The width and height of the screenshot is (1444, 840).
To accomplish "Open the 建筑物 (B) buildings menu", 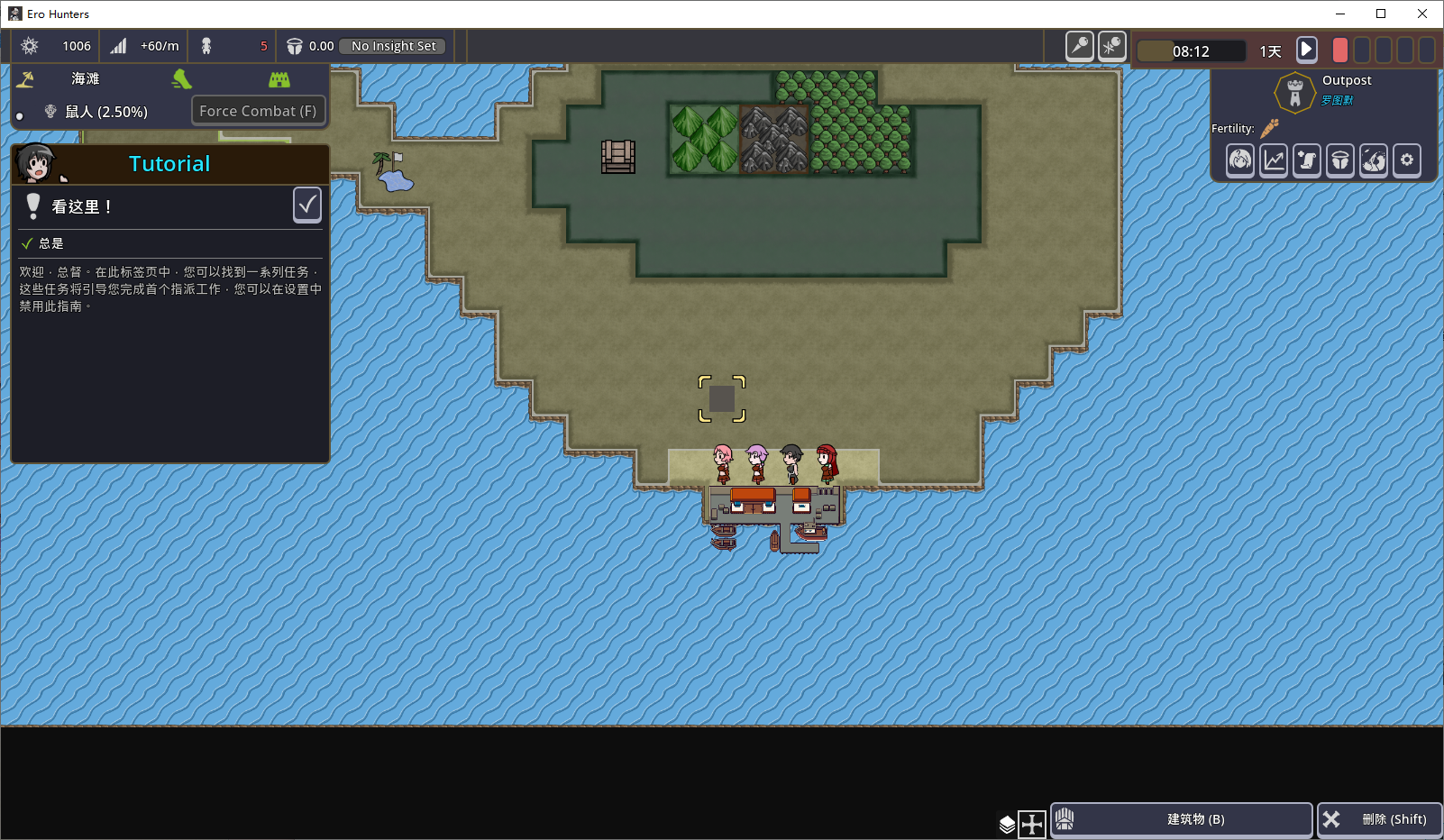I will 1182,819.
